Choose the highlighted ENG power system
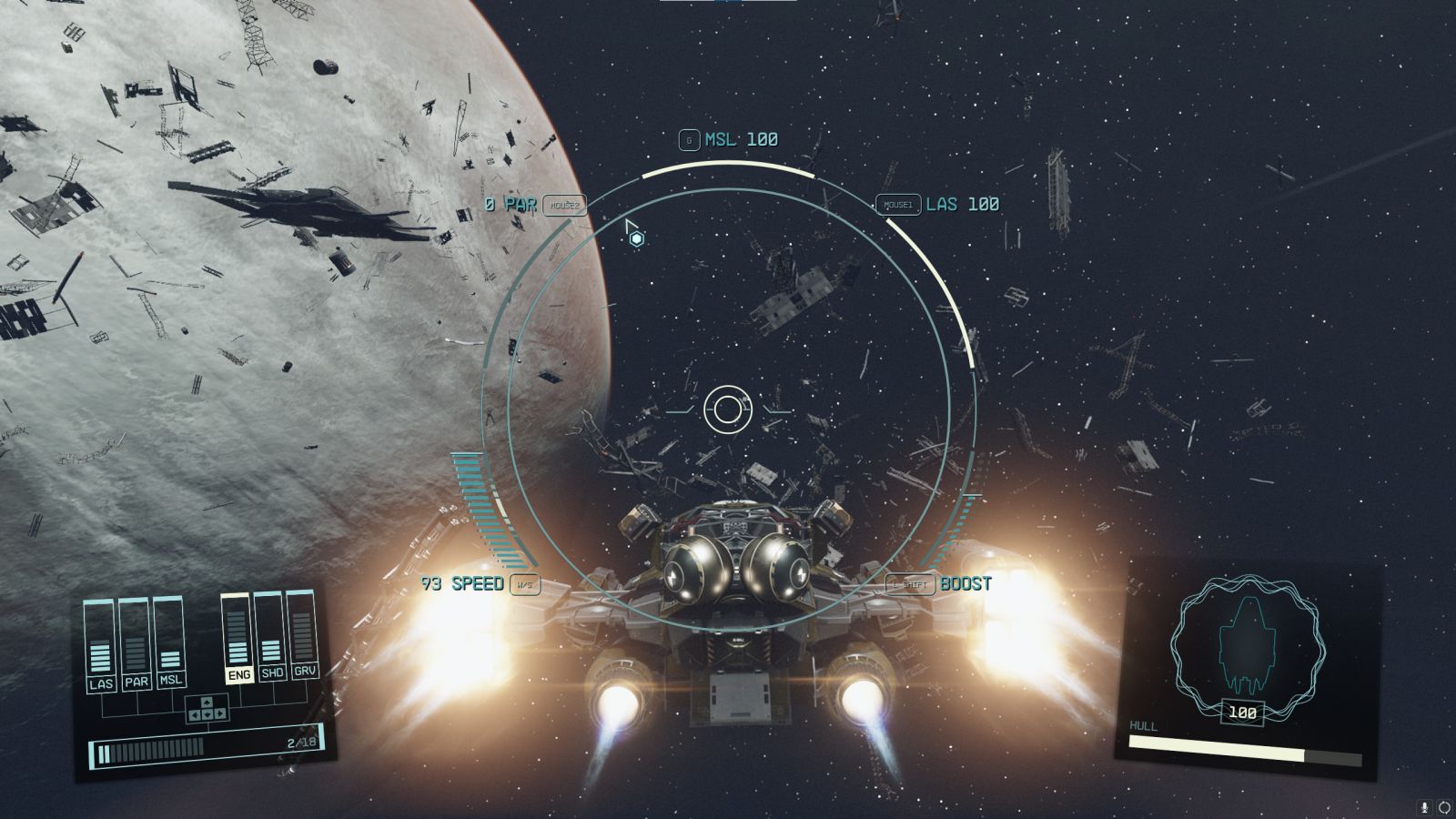Viewport: 1456px width, 819px height. pos(238,639)
